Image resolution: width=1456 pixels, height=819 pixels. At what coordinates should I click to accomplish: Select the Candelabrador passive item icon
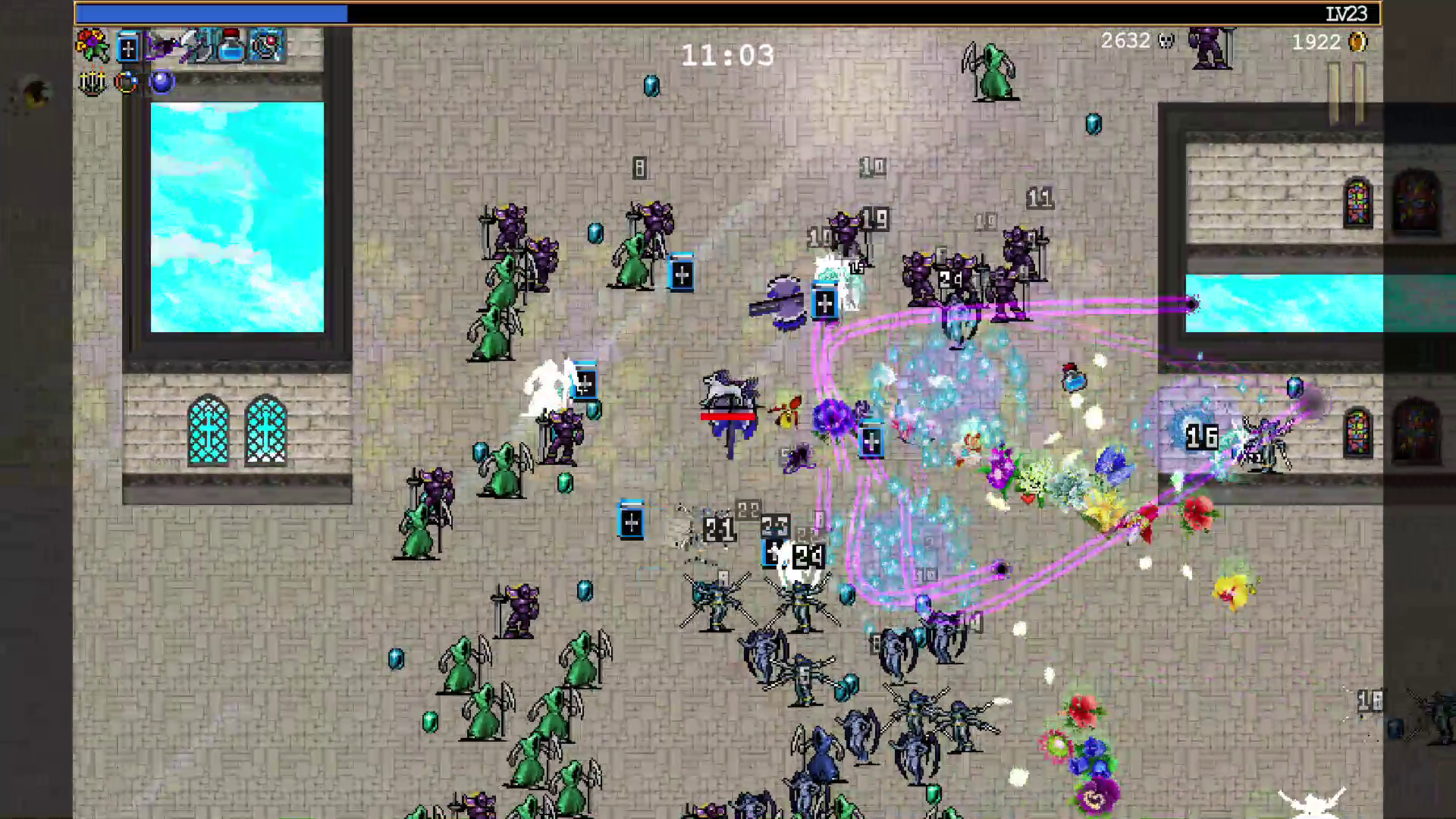91,83
